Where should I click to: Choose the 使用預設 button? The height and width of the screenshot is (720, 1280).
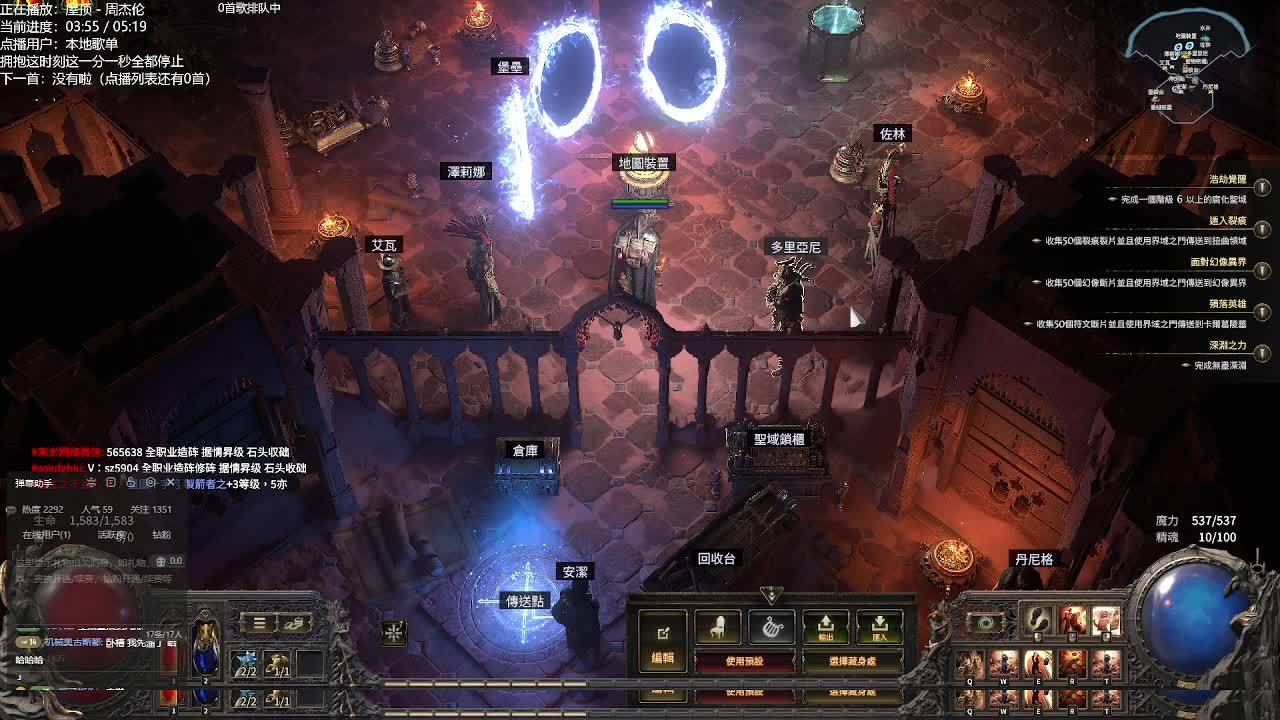coord(744,661)
